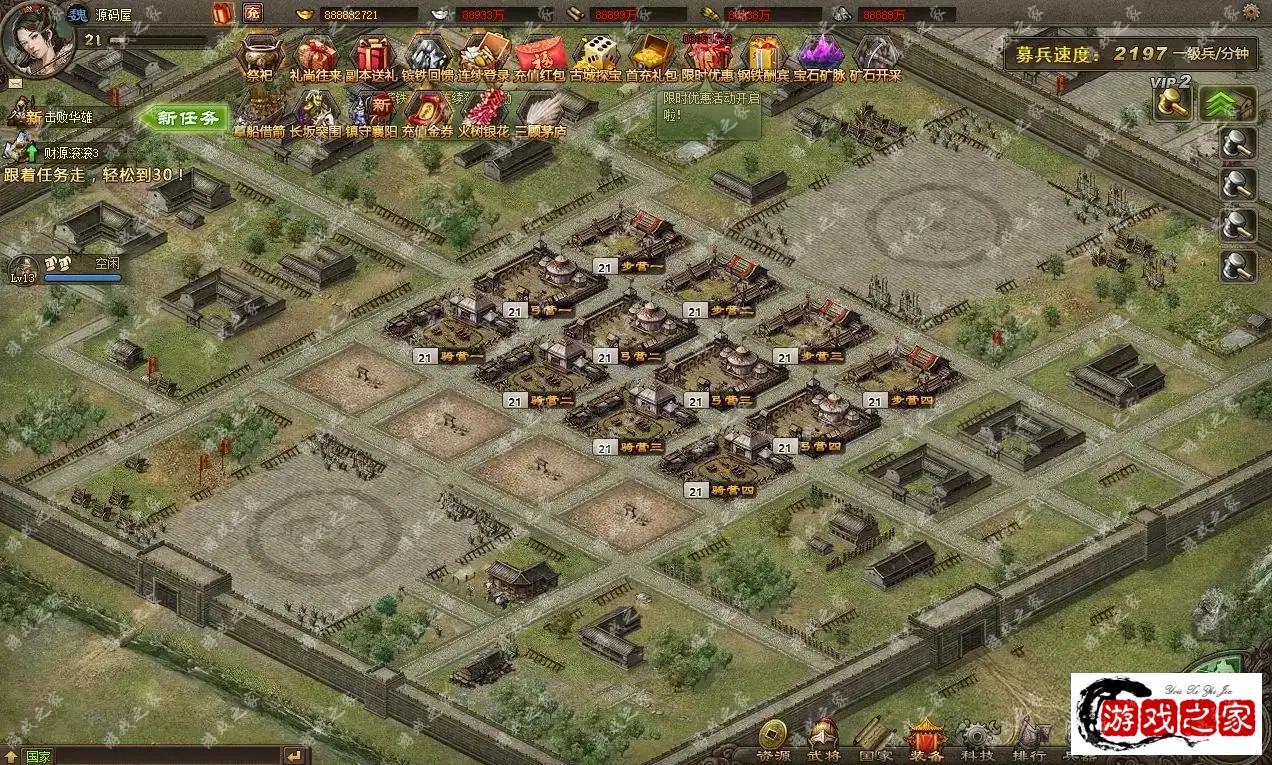Viewport: 1272px width, 765px height.
Task: Open the 矿石开采 ore mining icon
Action: 876,54
